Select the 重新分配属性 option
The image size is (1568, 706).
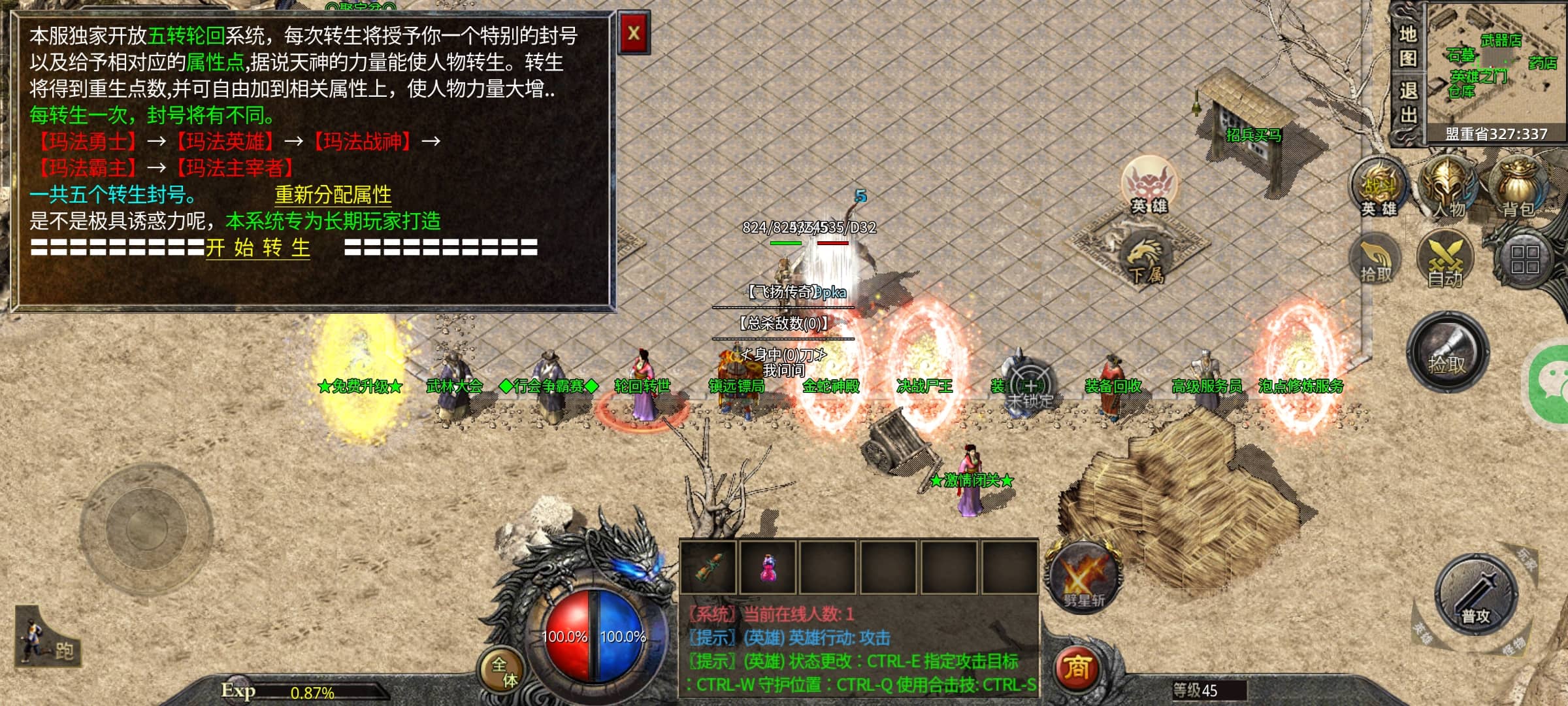[333, 194]
